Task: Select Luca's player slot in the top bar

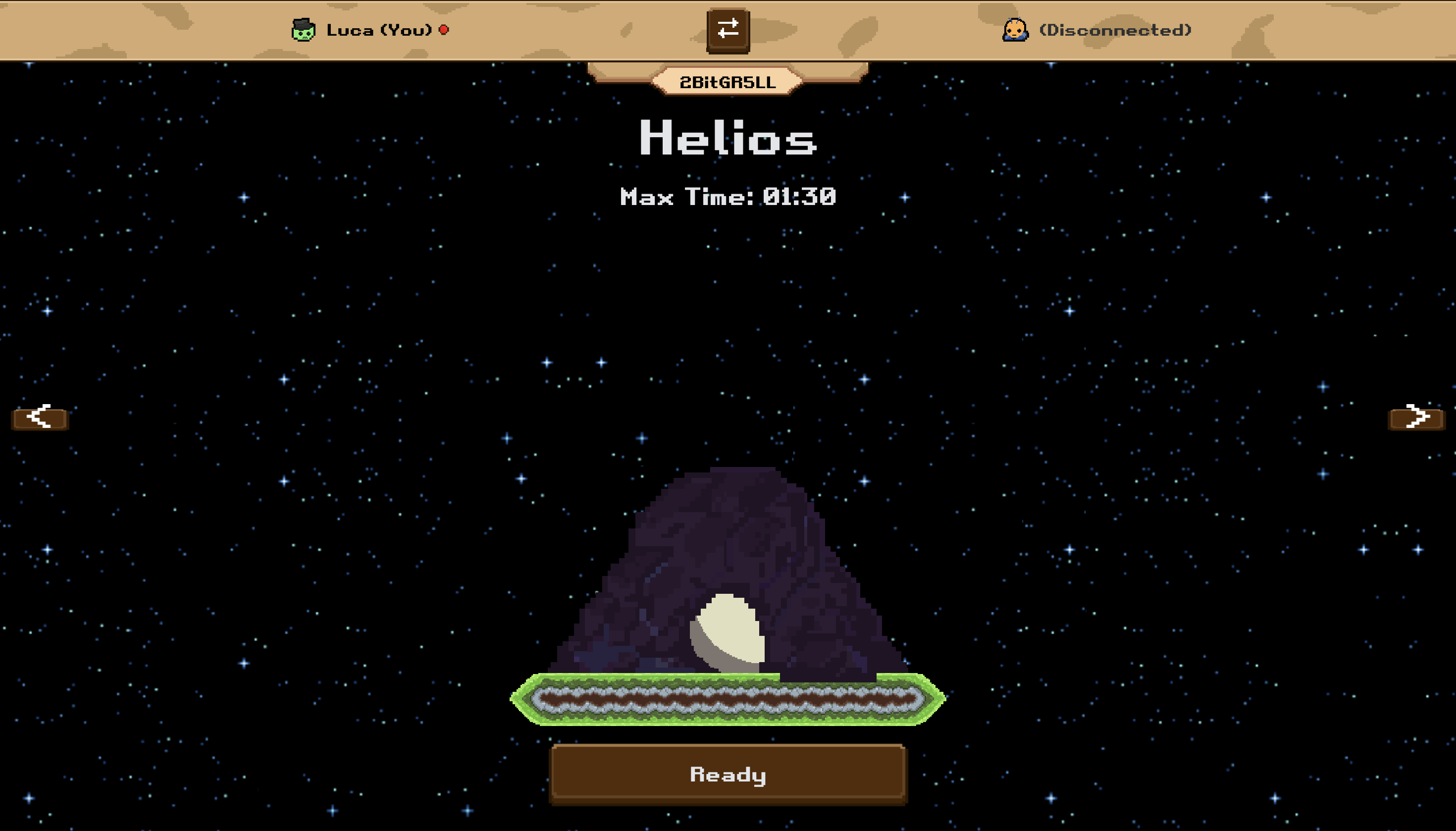Action: 368,30
